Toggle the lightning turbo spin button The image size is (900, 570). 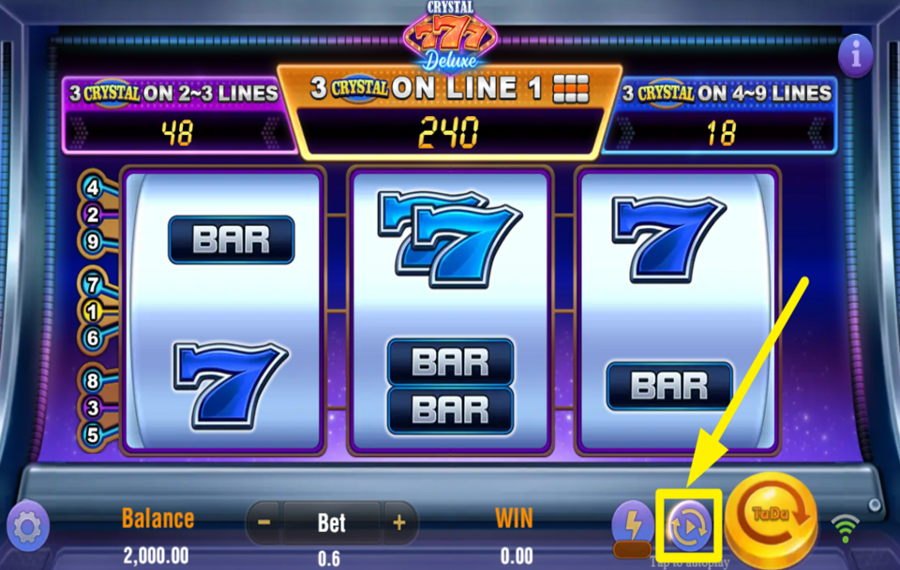point(632,524)
